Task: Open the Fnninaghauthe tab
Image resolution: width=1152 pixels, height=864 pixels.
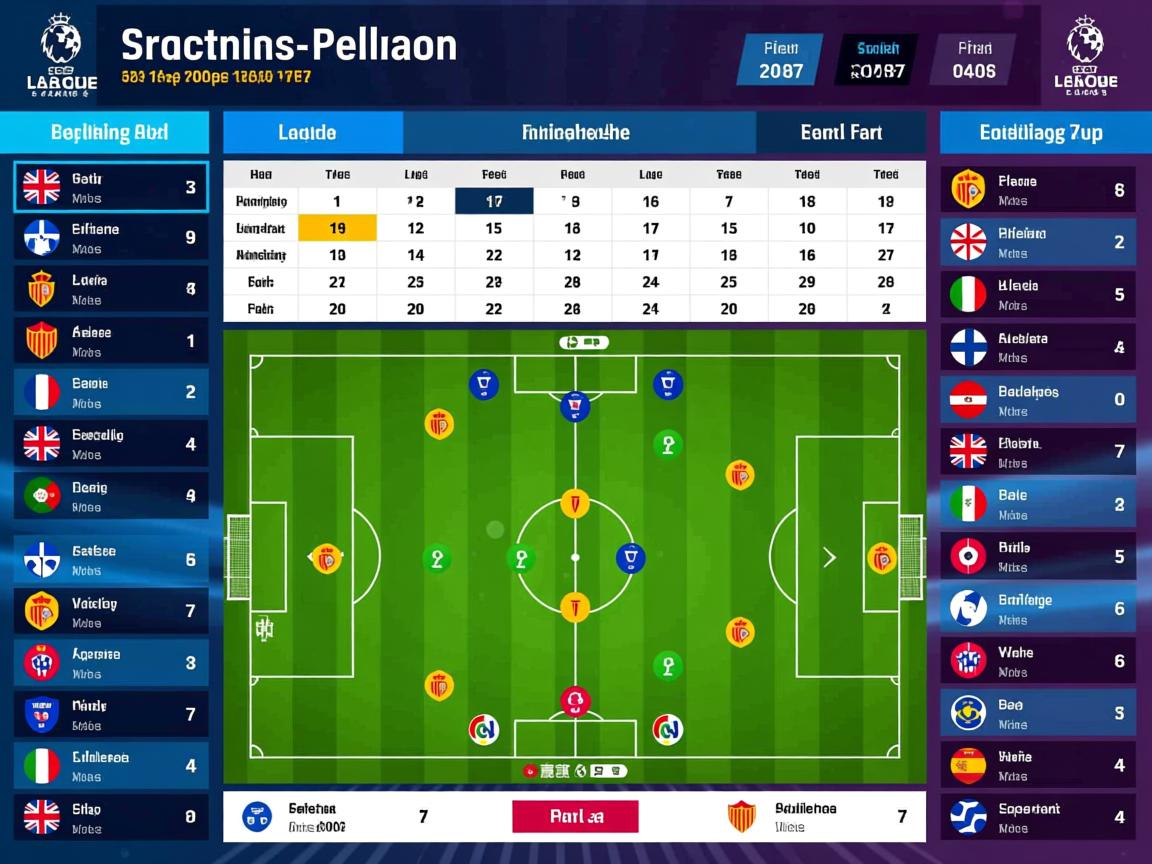Action: pyautogui.click(x=577, y=132)
